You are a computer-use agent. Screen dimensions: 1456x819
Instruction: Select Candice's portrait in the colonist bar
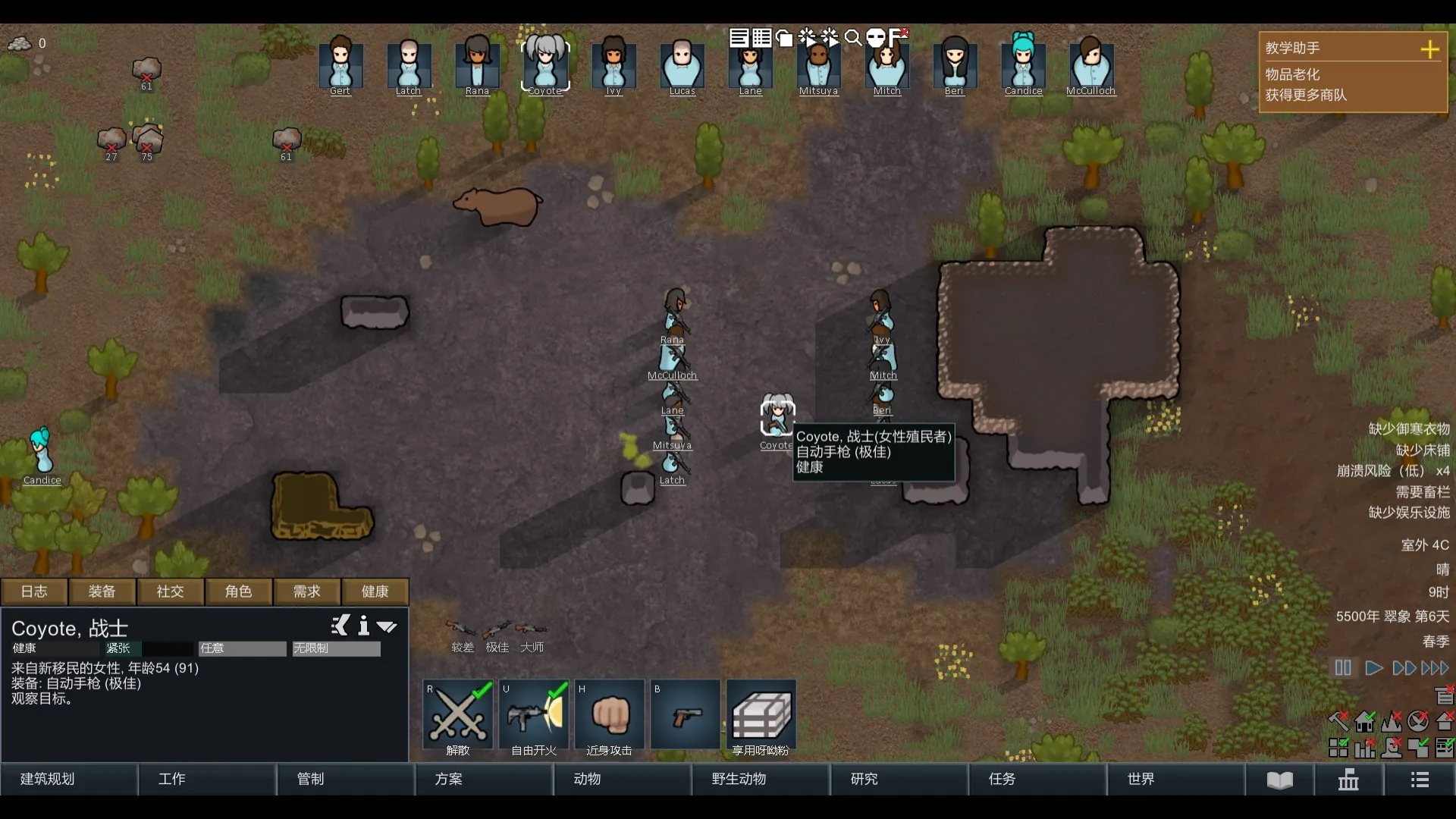pos(1023,64)
